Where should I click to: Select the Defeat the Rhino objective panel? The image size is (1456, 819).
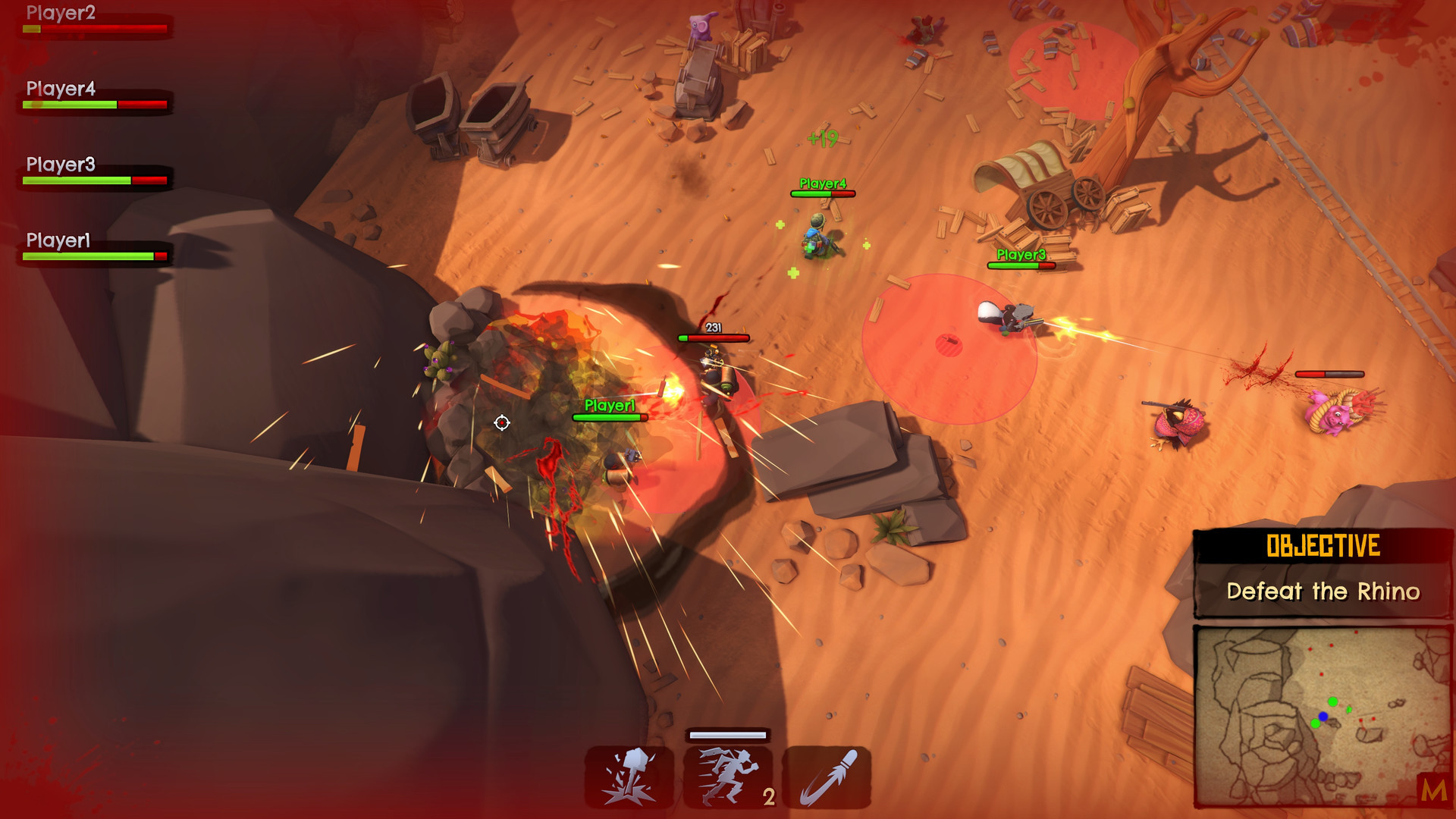pos(1323,574)
